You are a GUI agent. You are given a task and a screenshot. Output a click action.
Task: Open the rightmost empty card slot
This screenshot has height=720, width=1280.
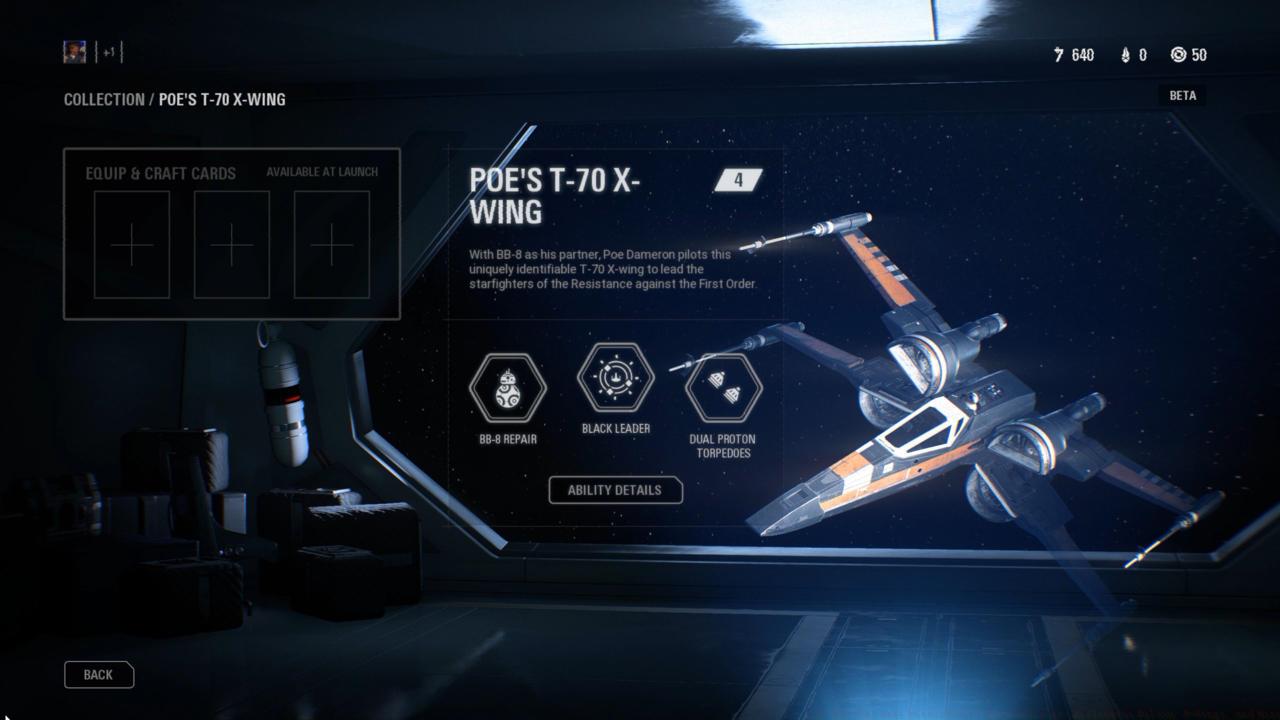[329, 244]
